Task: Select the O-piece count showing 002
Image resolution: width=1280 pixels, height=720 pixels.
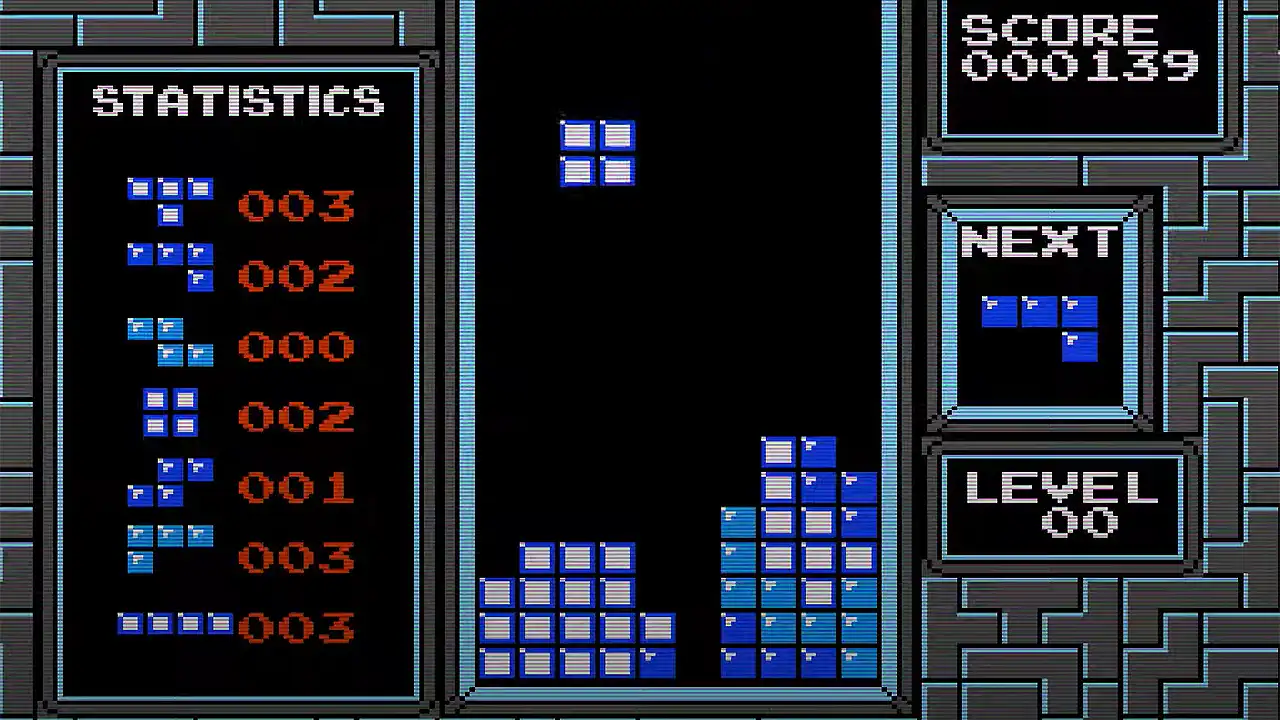Action: click(x=295, y=417)
